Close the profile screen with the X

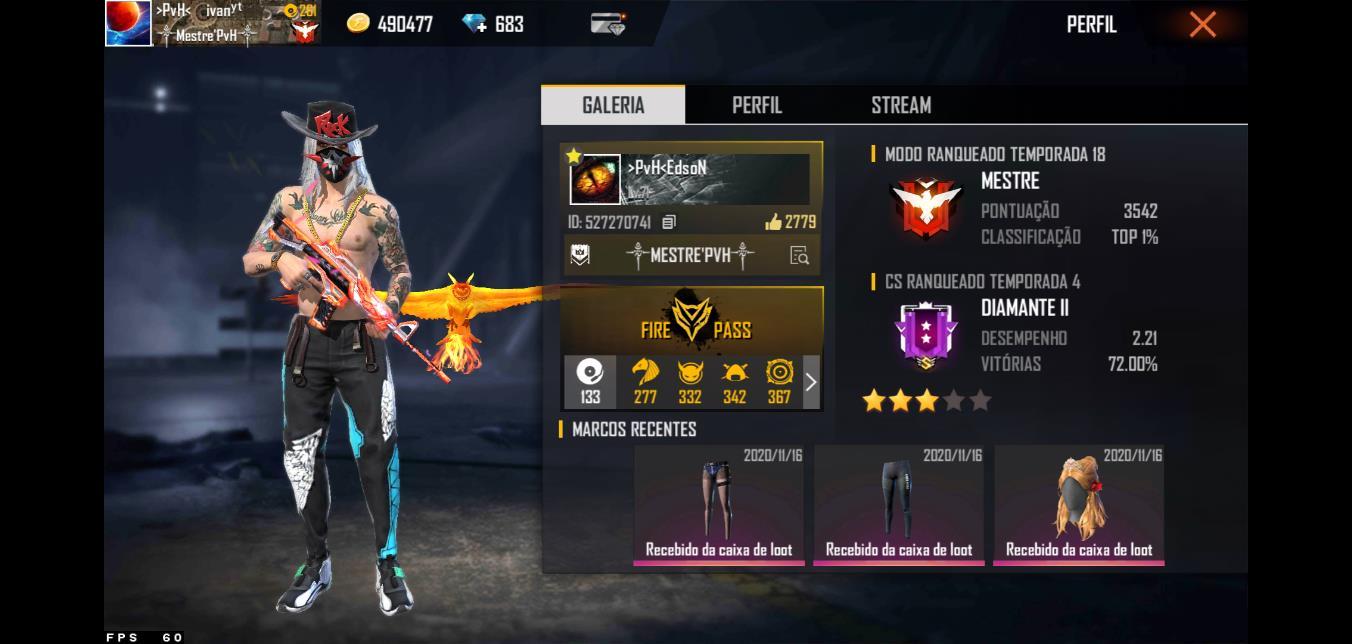pyautogui.click(x=1202, y=24)
